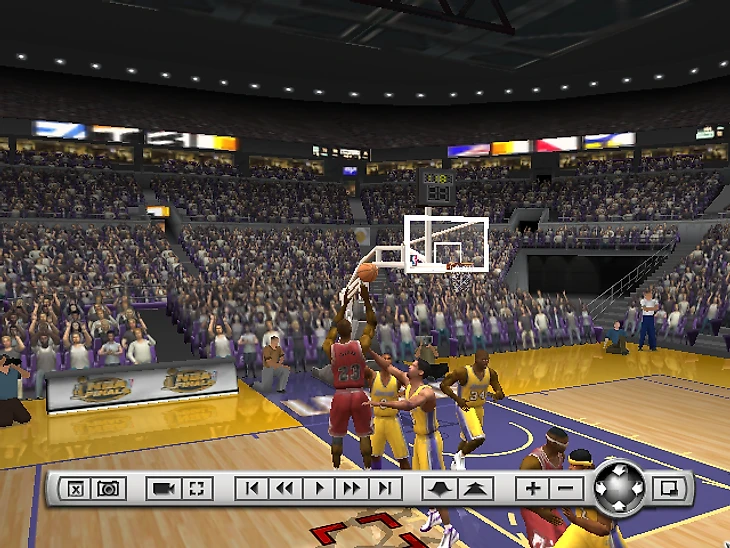Take a screenshot with the camera icon

tap(108, 489)
